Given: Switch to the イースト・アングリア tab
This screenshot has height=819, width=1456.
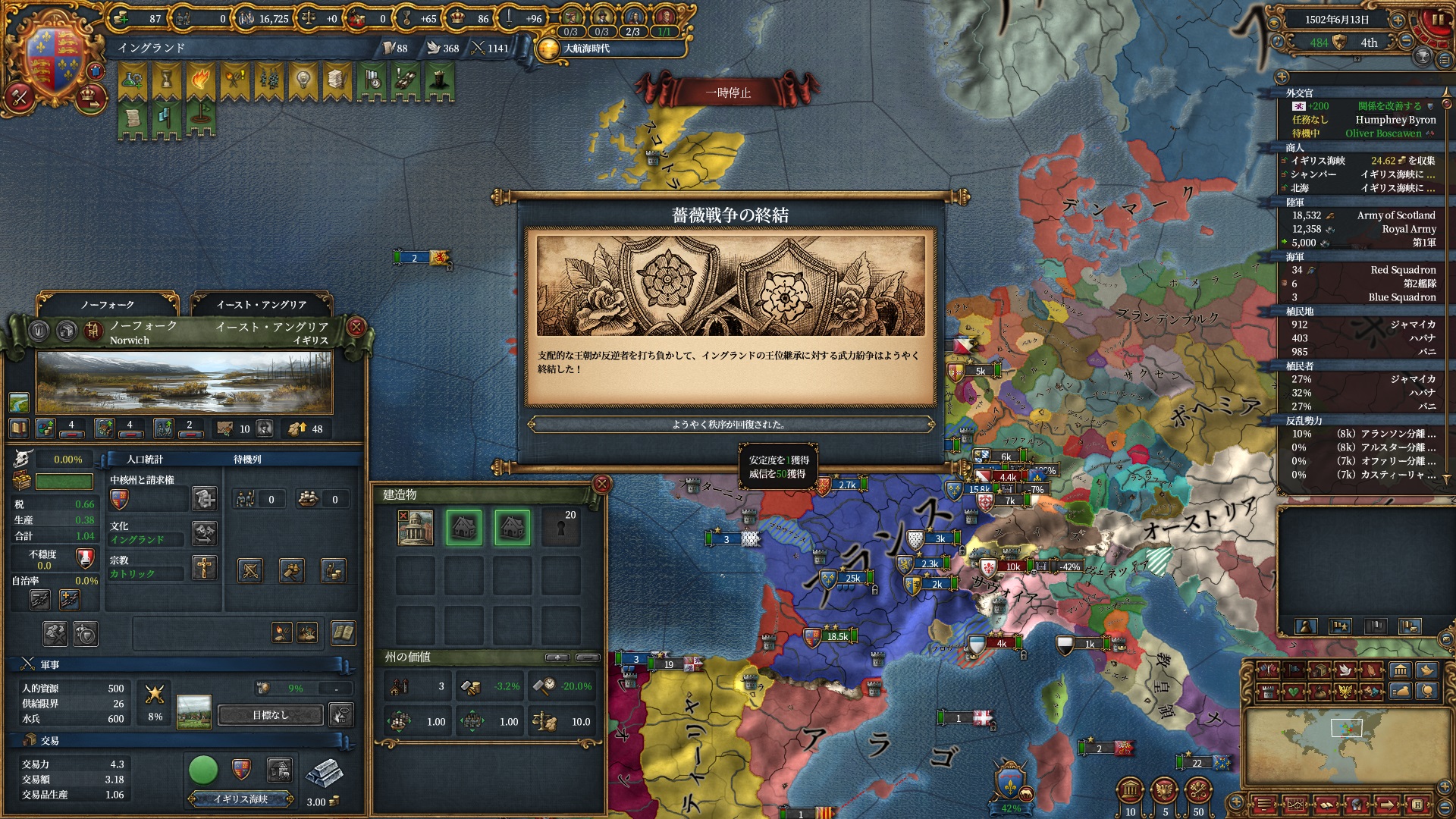Looking at the screenshot, I should point(261,304).
